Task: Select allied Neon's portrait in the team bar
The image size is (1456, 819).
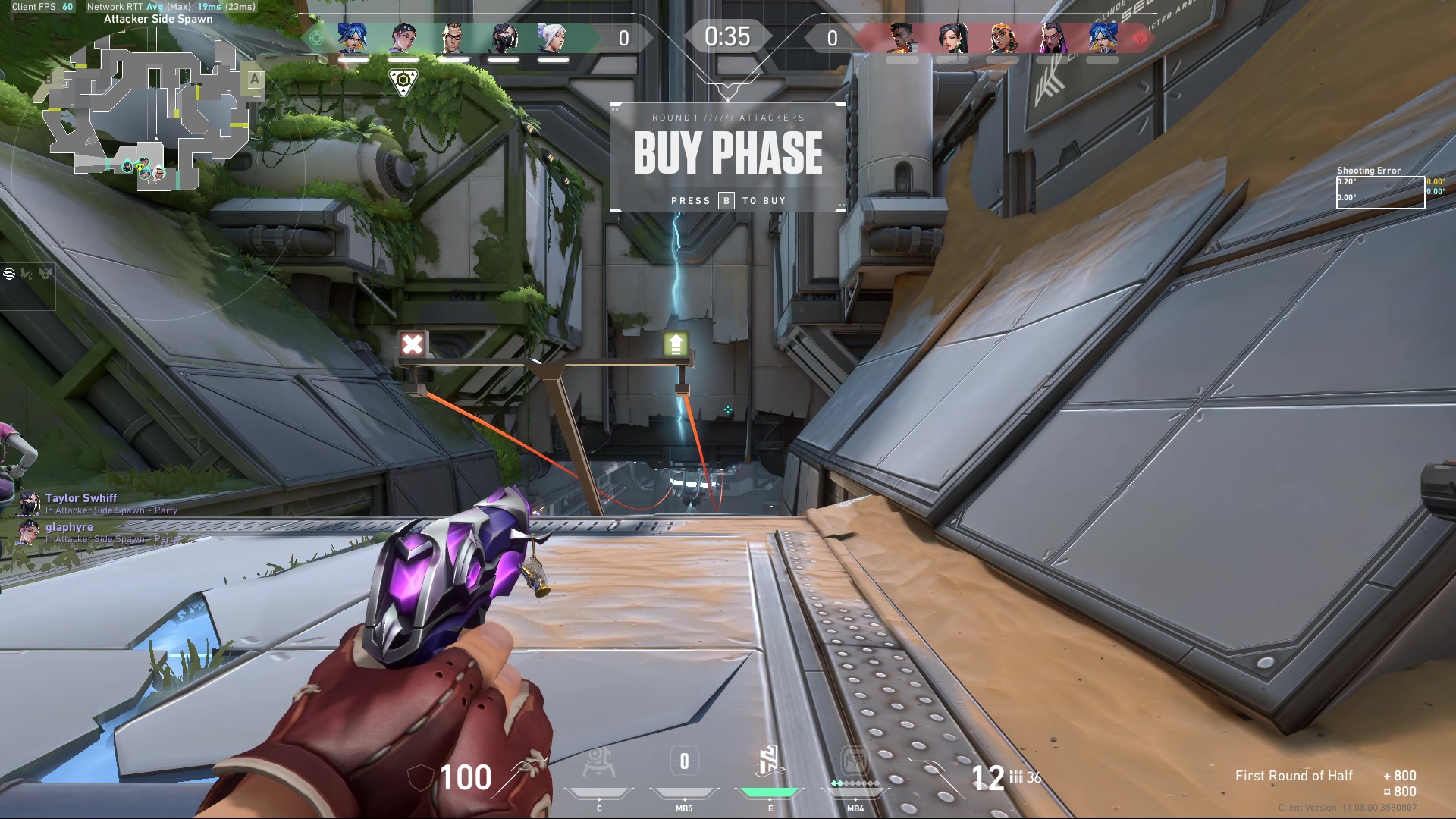Action: [353, 37]
